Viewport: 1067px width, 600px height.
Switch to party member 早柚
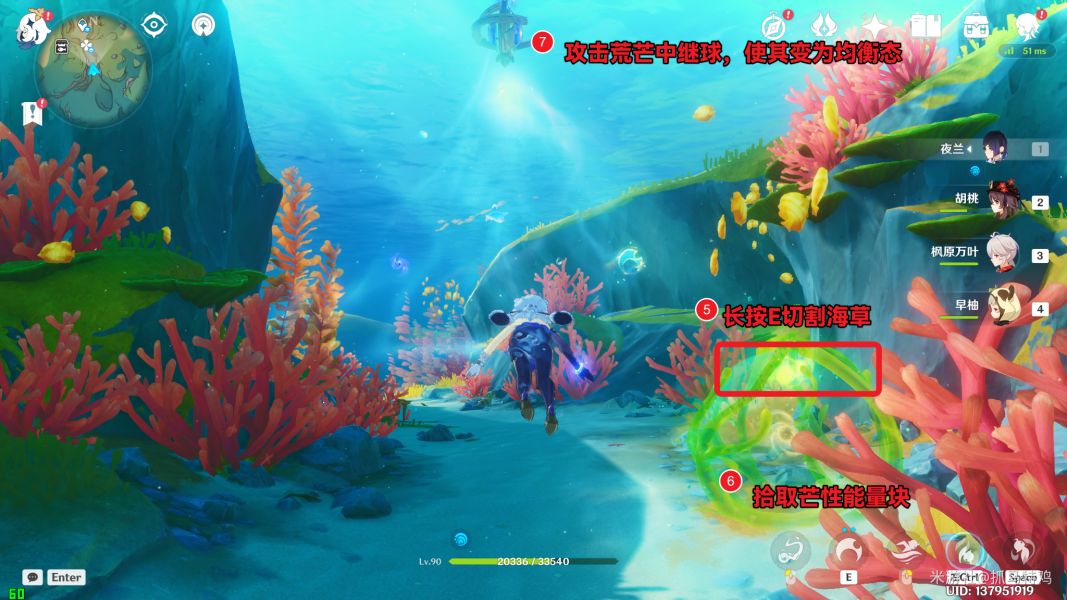pos(1002,306)
